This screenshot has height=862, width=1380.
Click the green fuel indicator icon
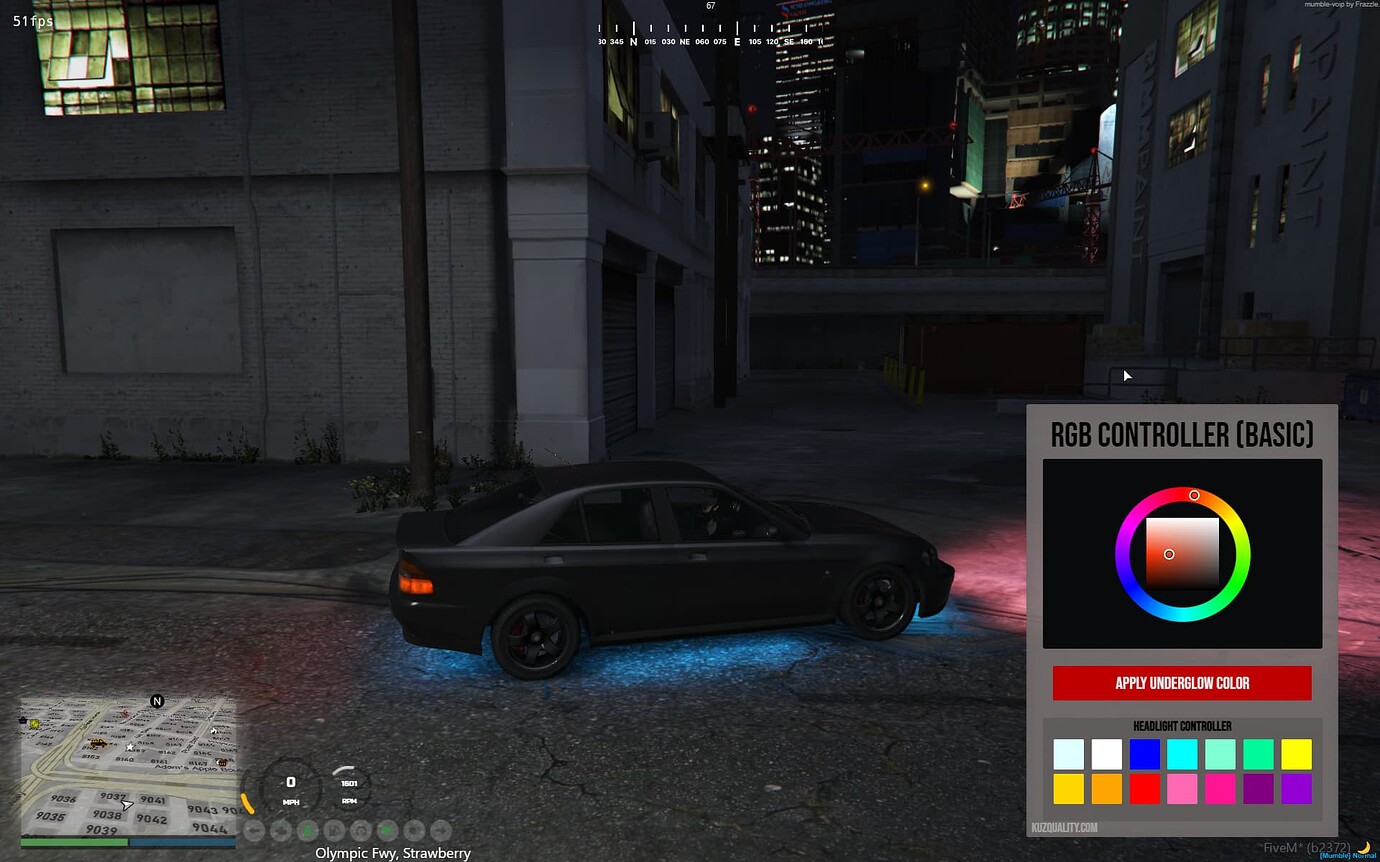tap(308, 830)
